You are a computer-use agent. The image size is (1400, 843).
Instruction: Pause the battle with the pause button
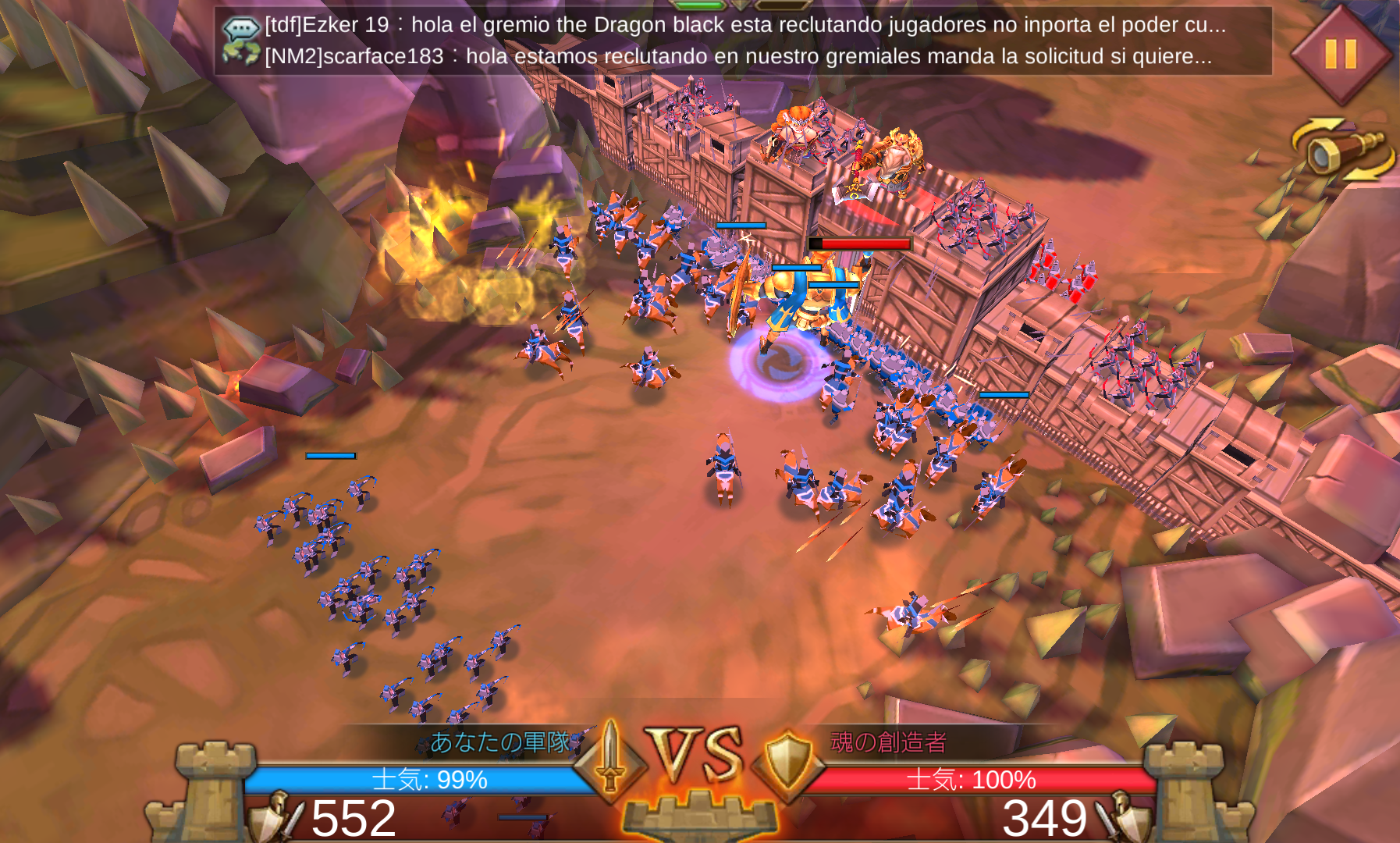(x=1341, y=54)
